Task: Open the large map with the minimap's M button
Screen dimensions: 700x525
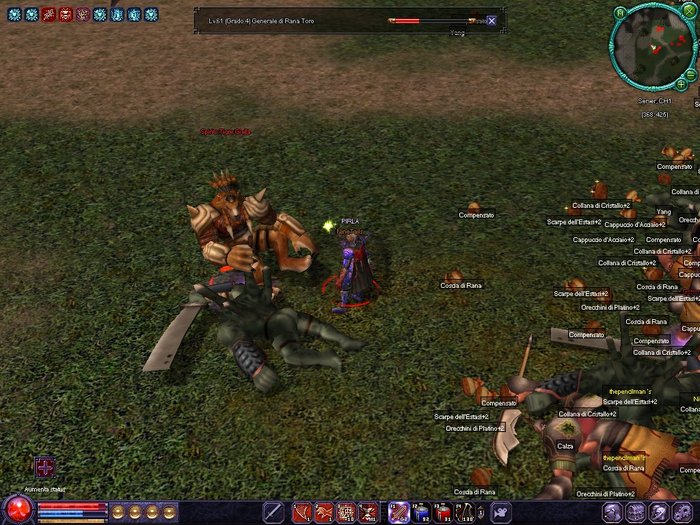Action: pyautogui.click(x=620, y=12)
